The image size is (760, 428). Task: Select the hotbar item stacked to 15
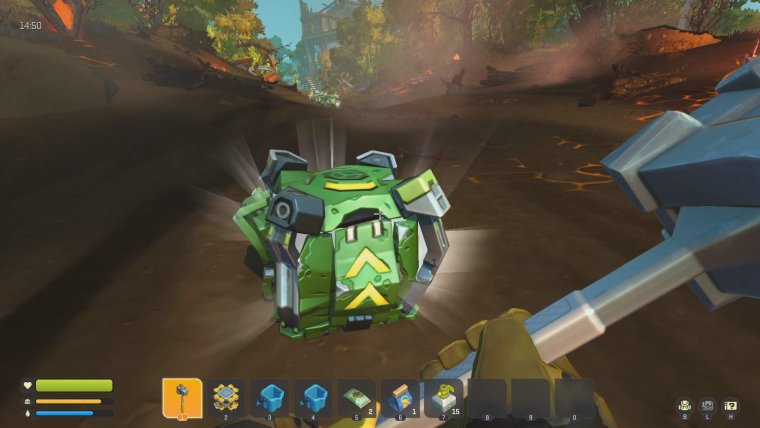point(444,398)
